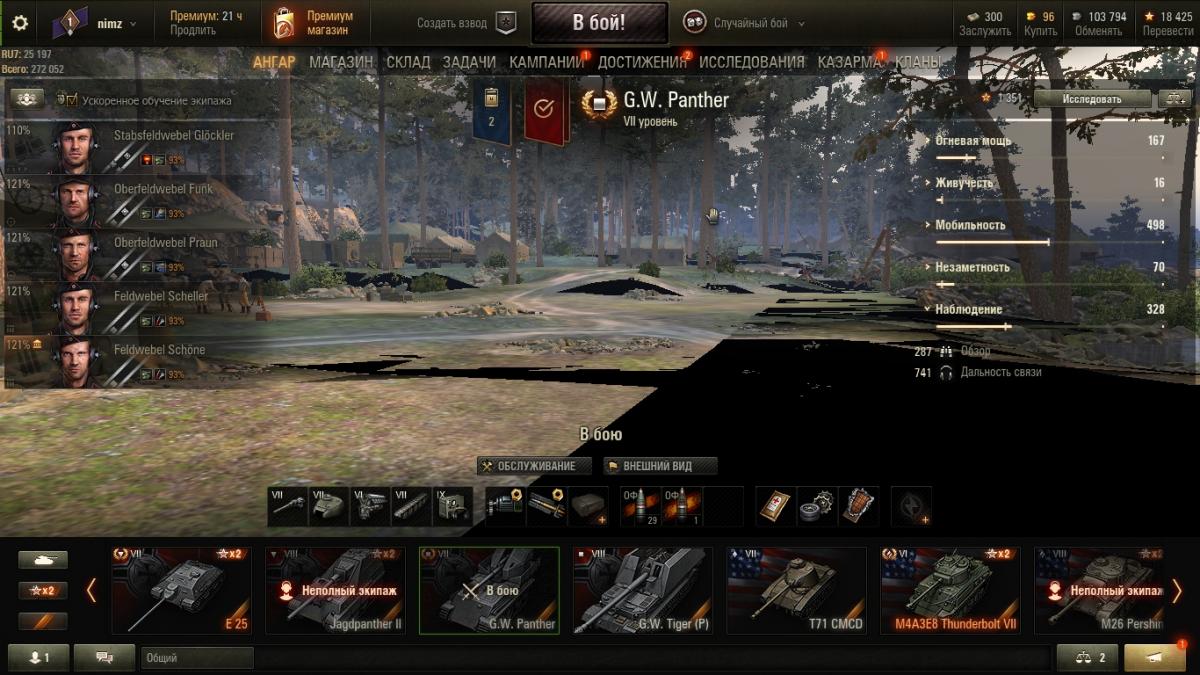Show the ДОСТИЖЕНИЯ tab

643,62
